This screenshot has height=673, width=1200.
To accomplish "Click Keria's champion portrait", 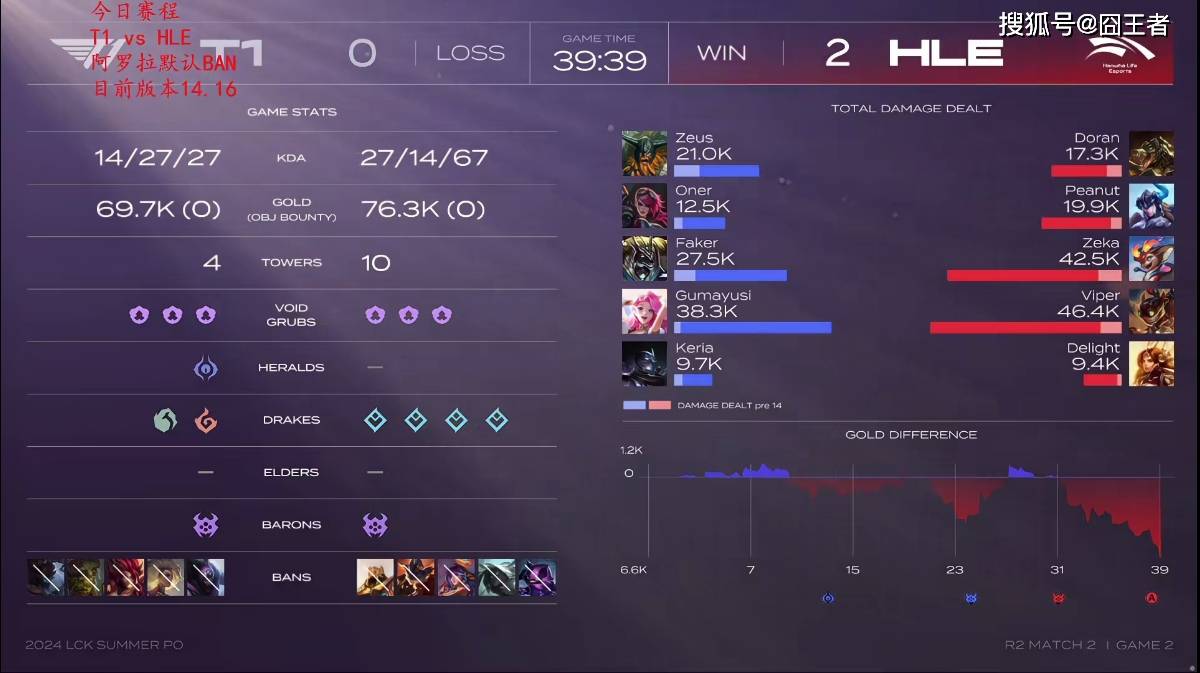I will [644, 364].
